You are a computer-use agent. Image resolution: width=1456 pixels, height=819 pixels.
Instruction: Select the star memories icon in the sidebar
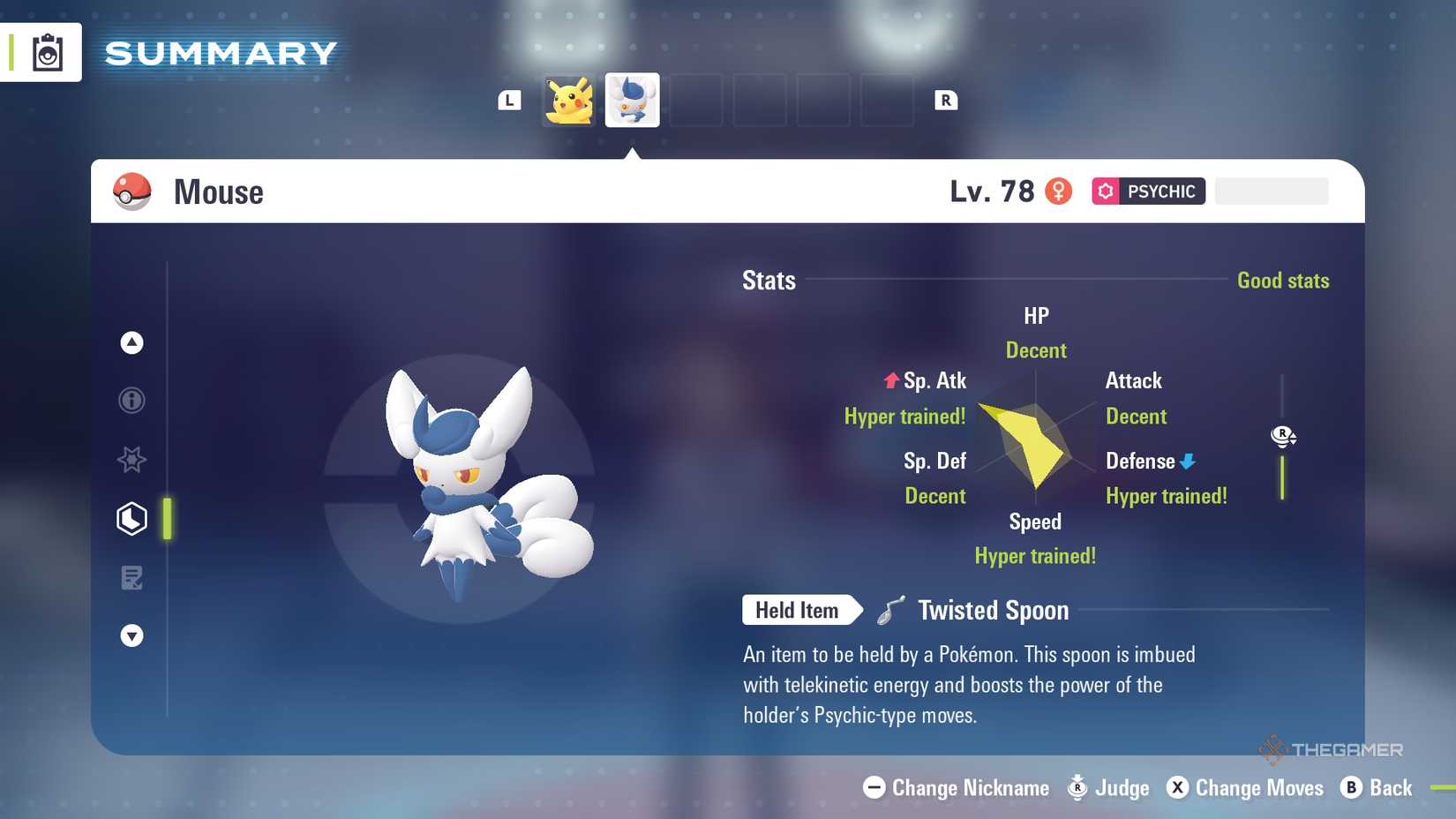(x=131, y=459)
